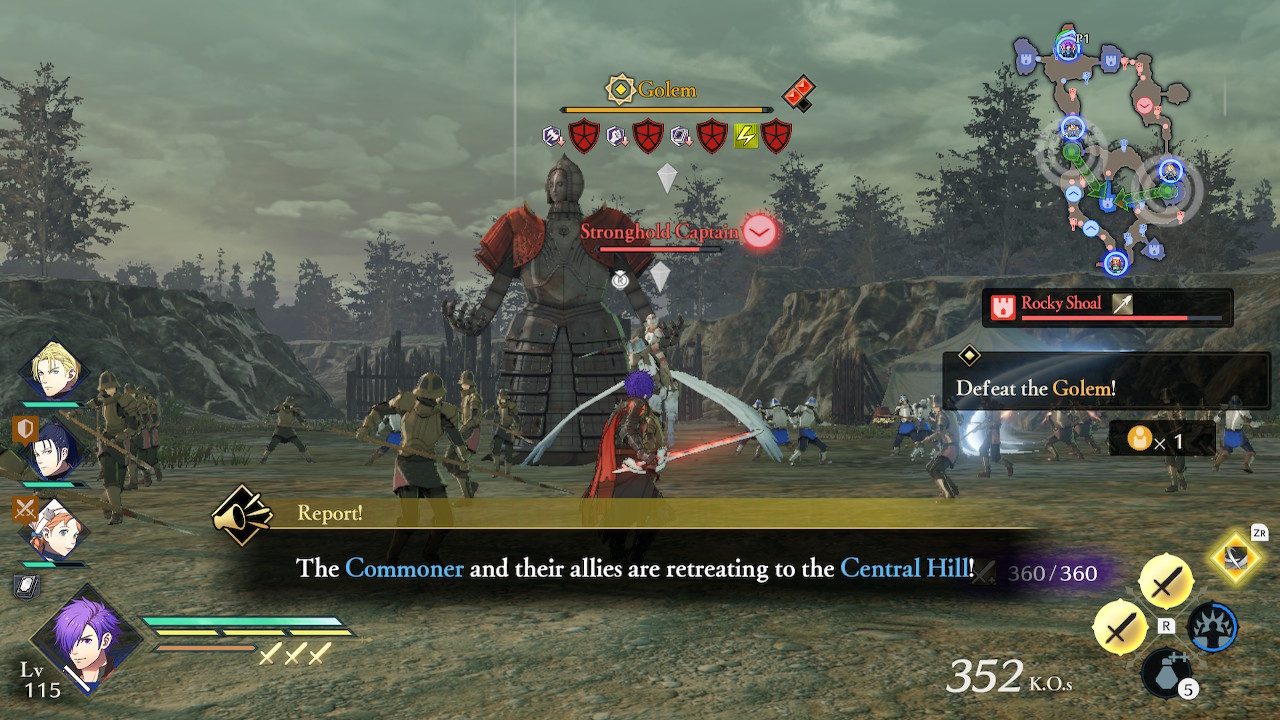
Task: Click the yellow lightning icon in the Golem's shield row
Action: [x=745, y=135]
